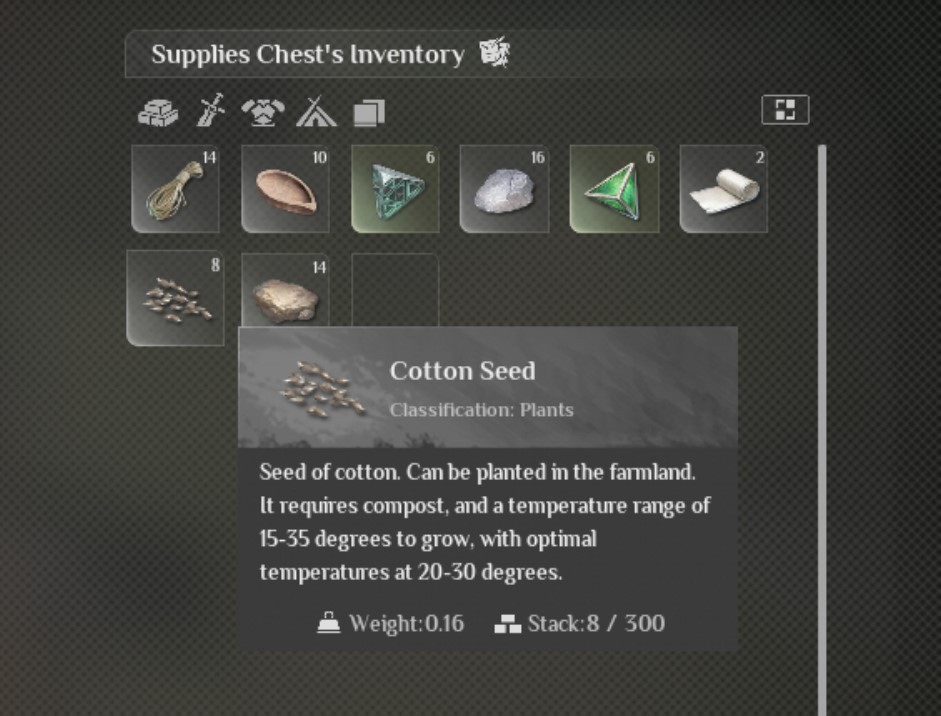Image resolution: width=941 pixels, height=716 pixels.
Task: Select the stacked squares category filter
Action: click(368, 113)
